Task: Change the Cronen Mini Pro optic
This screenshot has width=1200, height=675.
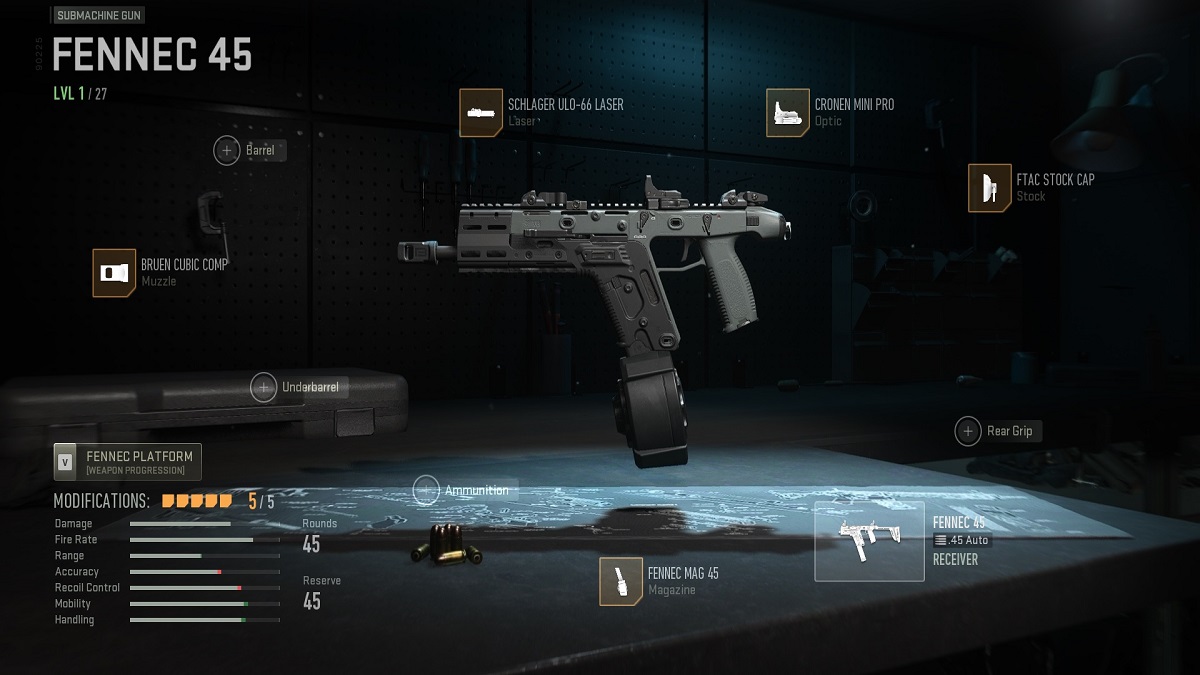Action: coord(787,112)
